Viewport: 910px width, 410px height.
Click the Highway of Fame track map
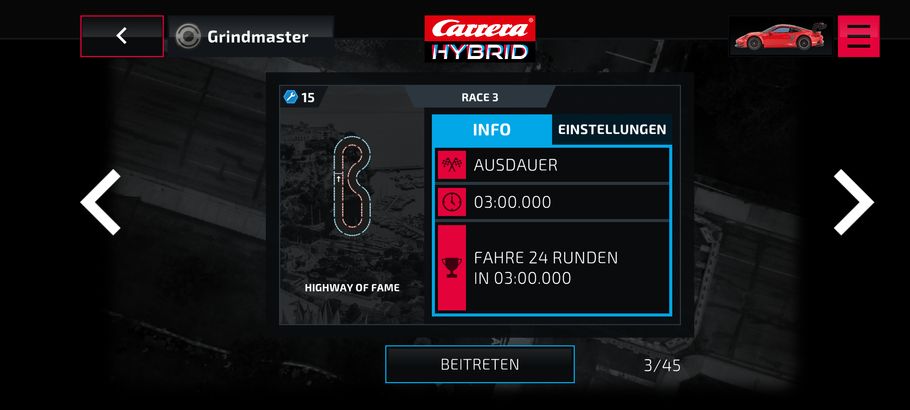coord(352,190)
